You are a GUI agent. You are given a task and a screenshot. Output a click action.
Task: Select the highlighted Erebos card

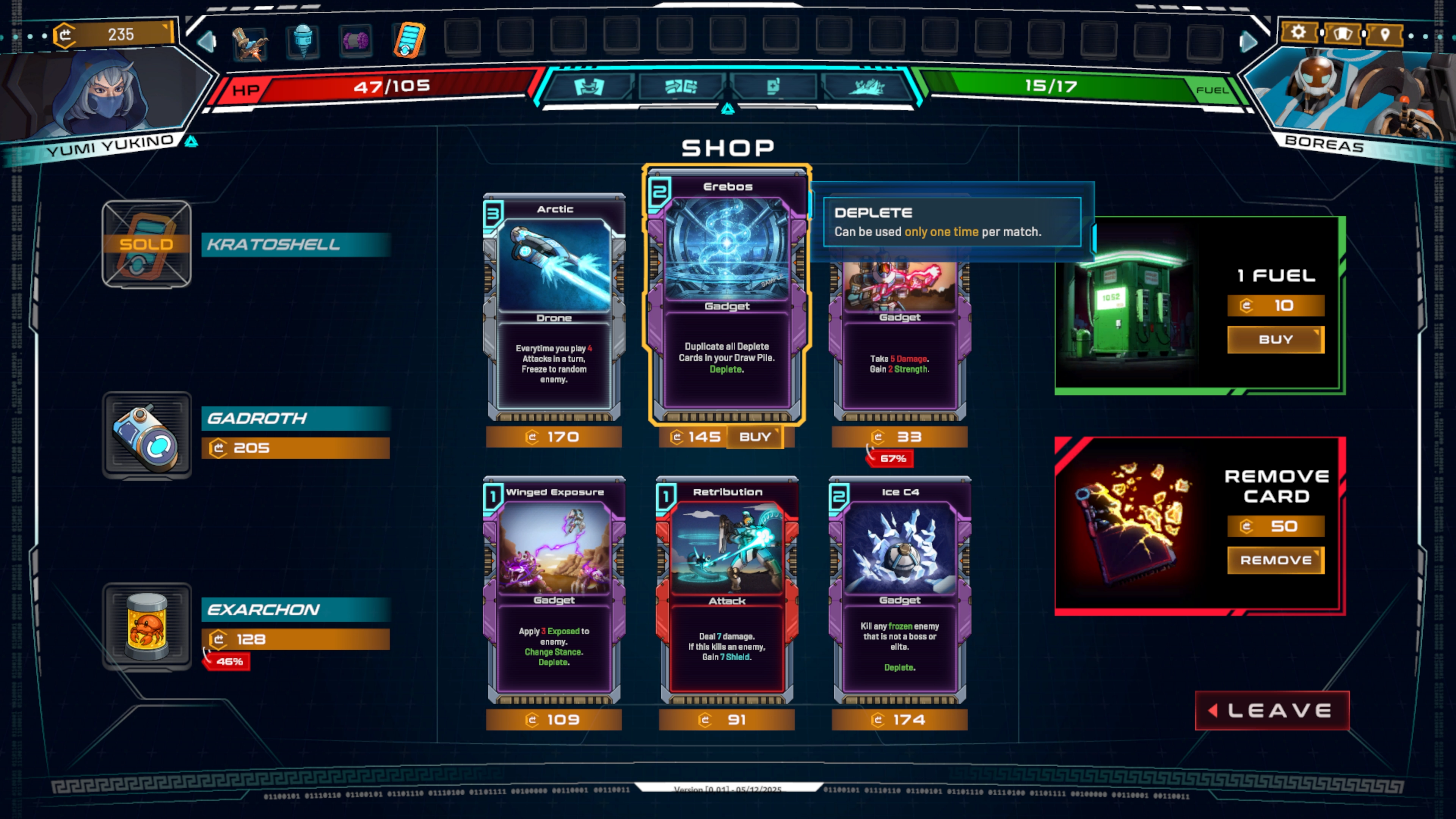[x=728, y=294]
